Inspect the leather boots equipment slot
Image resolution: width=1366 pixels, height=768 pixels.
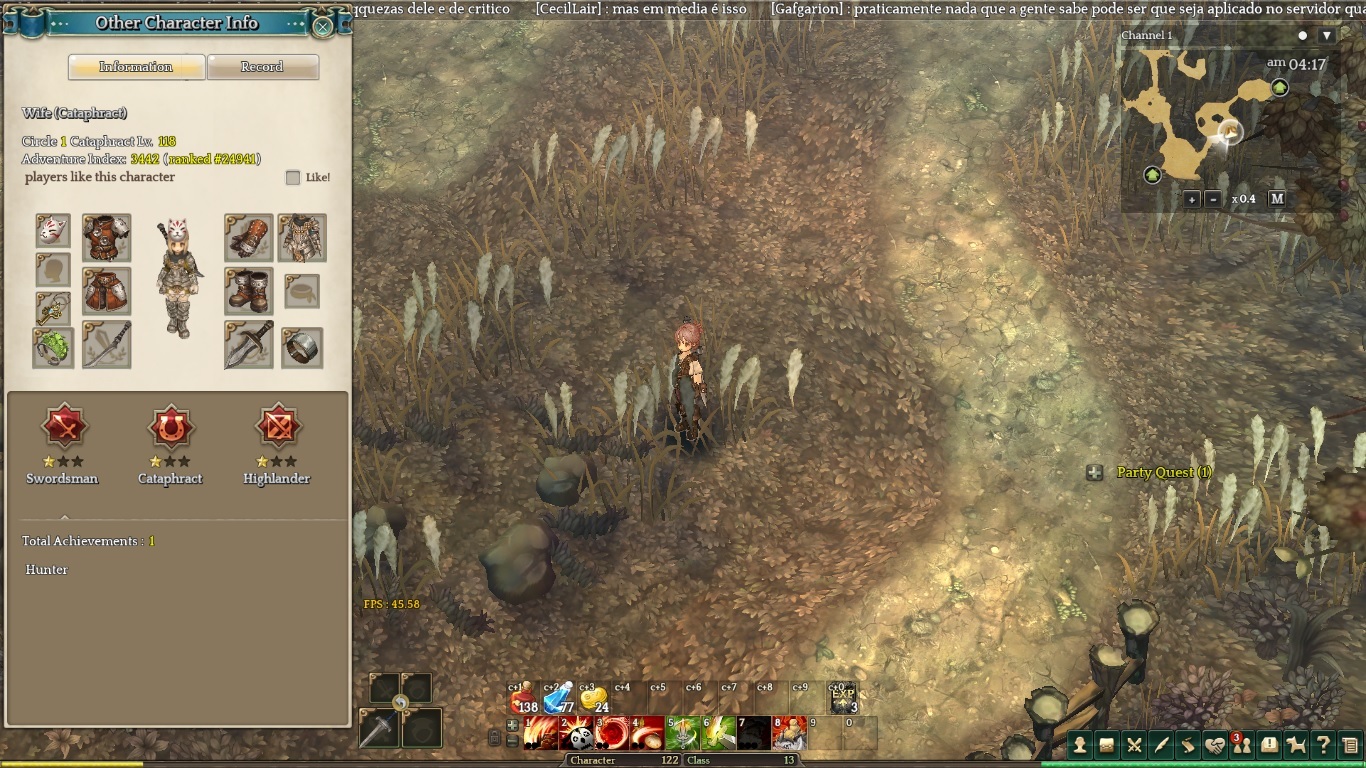pyautogui.click(x=248, y=291)
